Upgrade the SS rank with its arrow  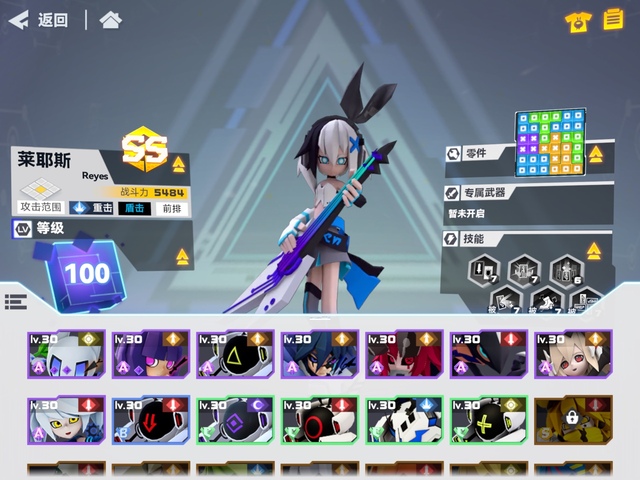(178, 164)
